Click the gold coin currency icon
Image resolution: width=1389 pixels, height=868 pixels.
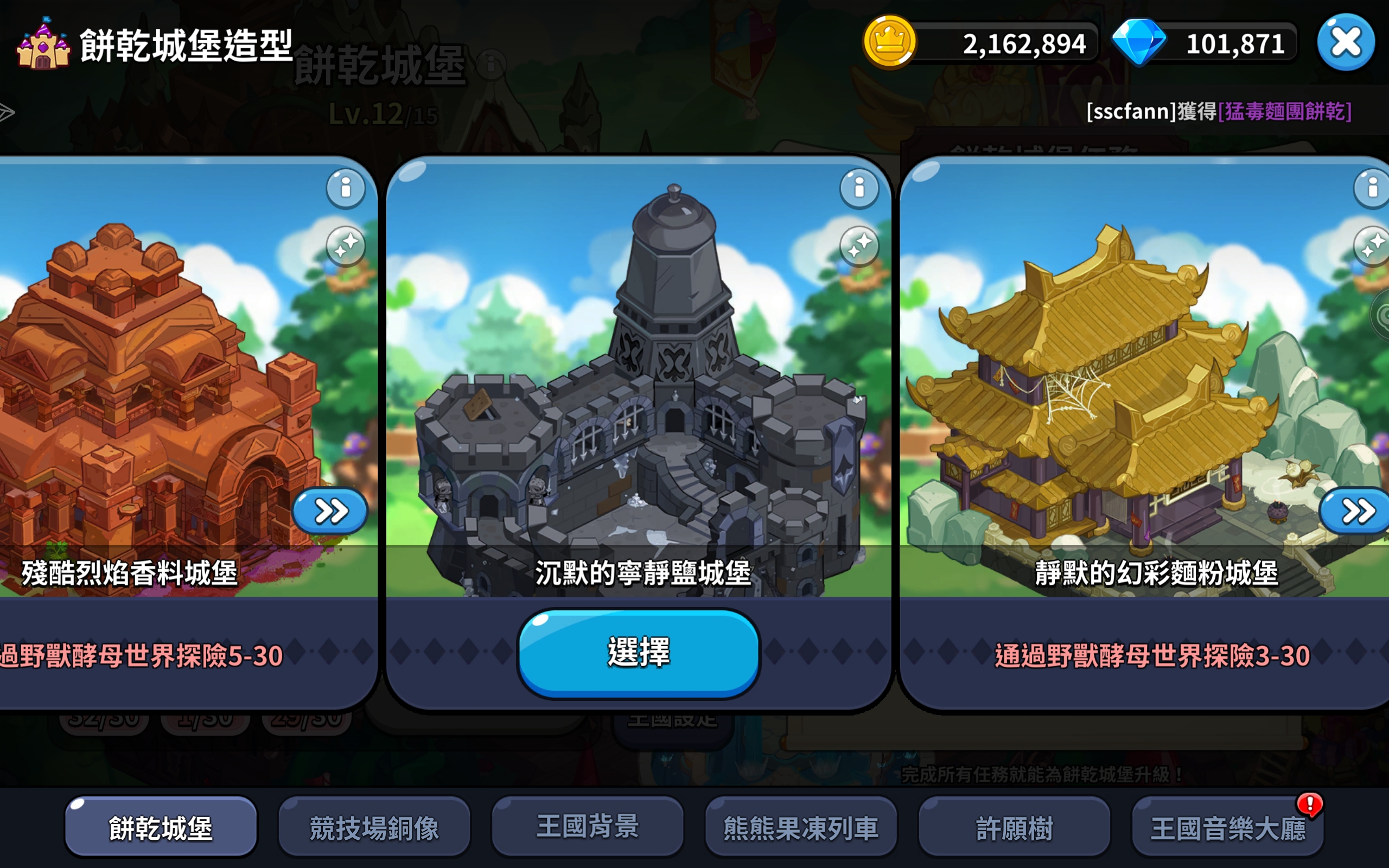[890, 42]
